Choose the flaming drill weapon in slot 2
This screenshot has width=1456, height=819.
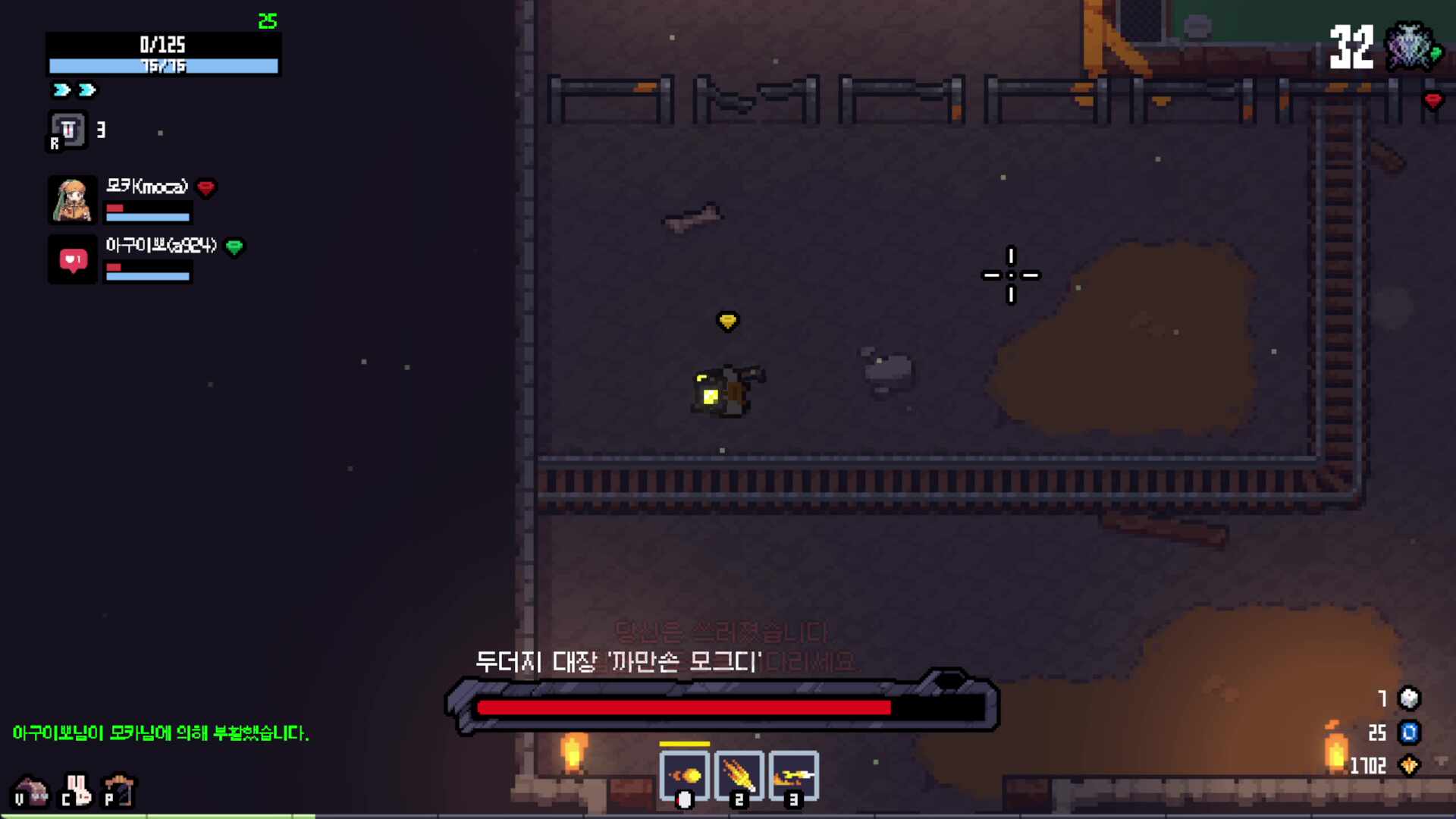click(x=739, y=775)
